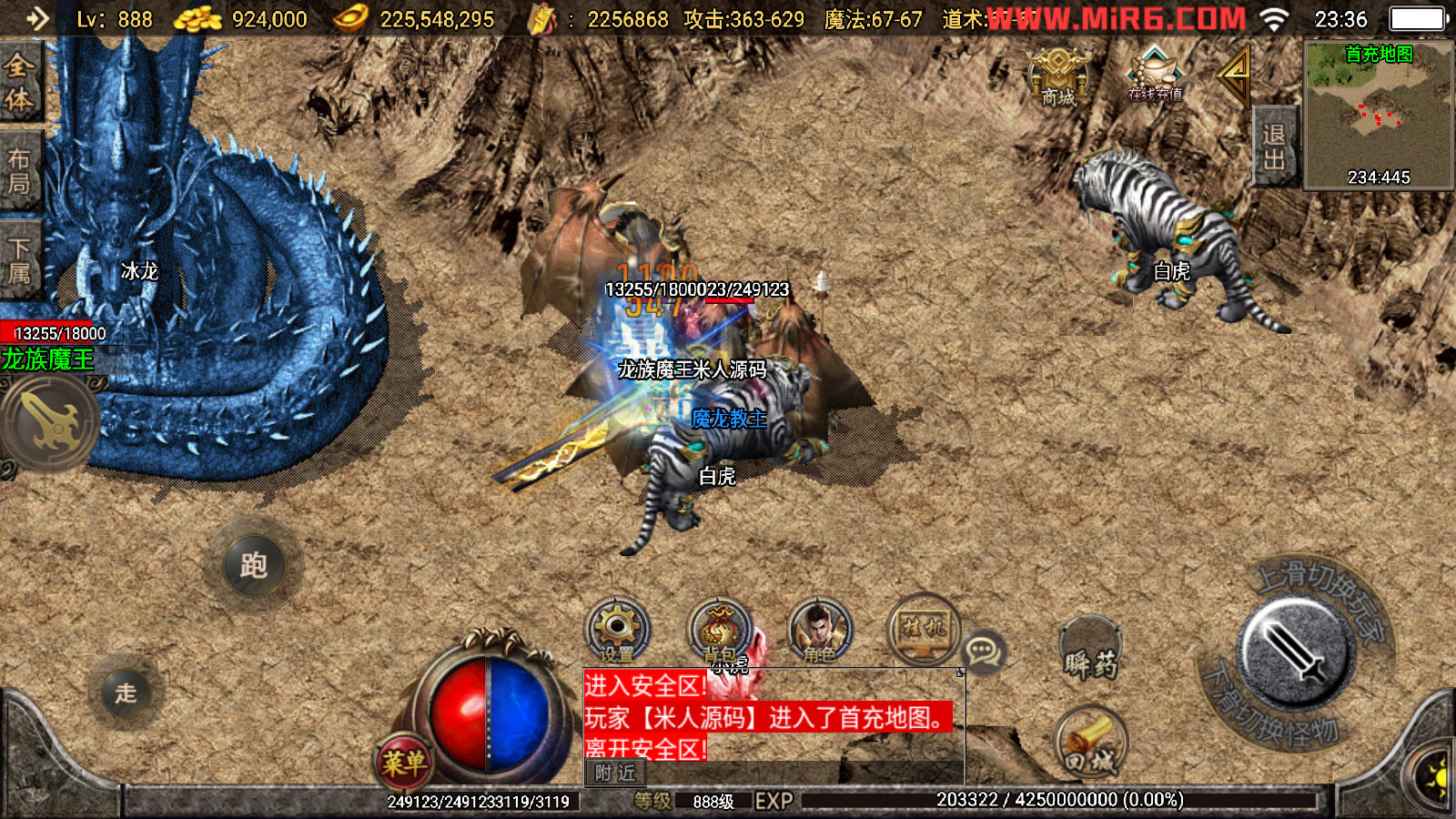Image resolution: width=1456 pixels, height=819 pixels.
Task: Tap the sword attack button
Action: 1296,652
